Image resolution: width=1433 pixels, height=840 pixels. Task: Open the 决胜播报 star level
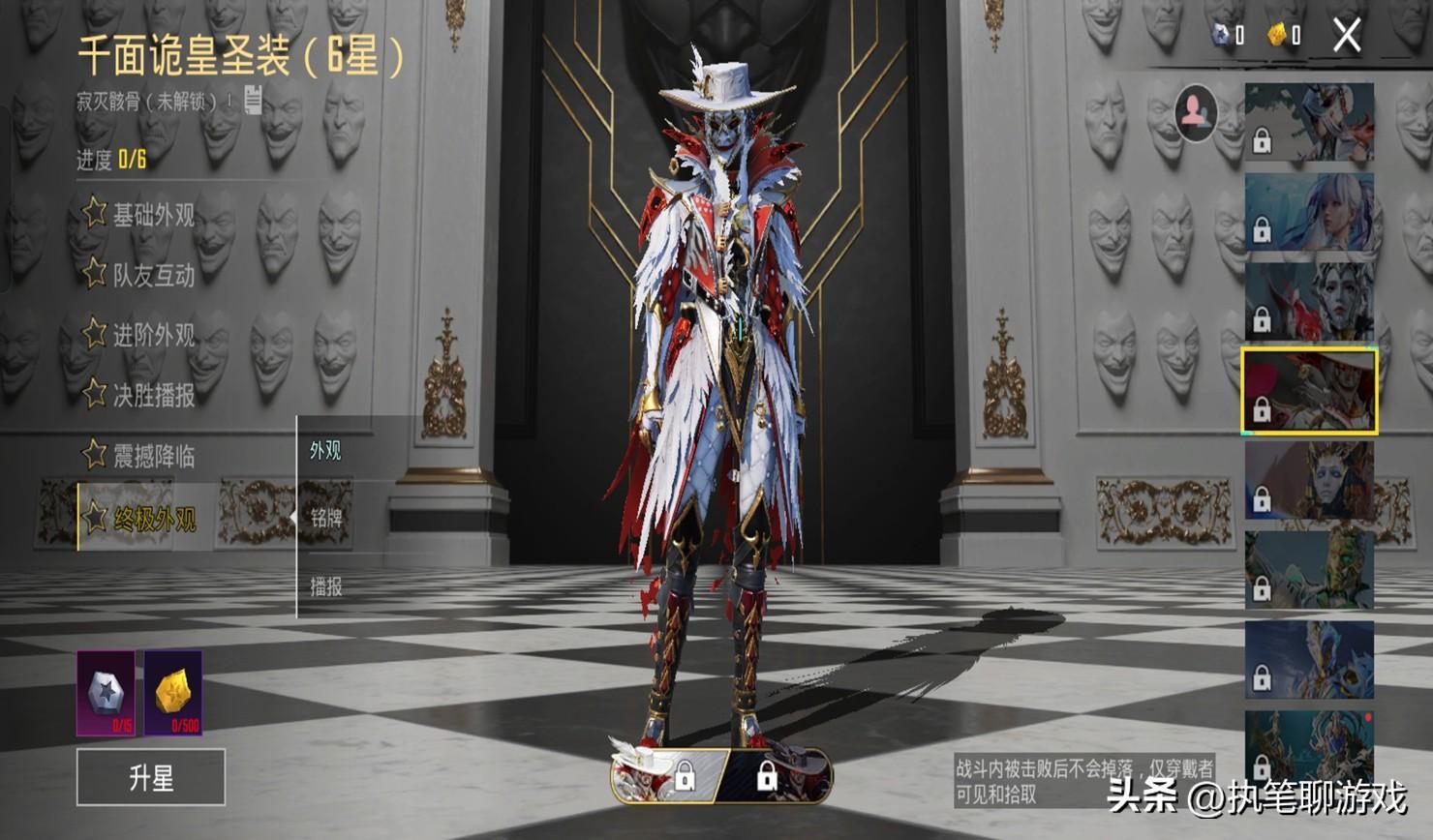(x=140, y=395)
